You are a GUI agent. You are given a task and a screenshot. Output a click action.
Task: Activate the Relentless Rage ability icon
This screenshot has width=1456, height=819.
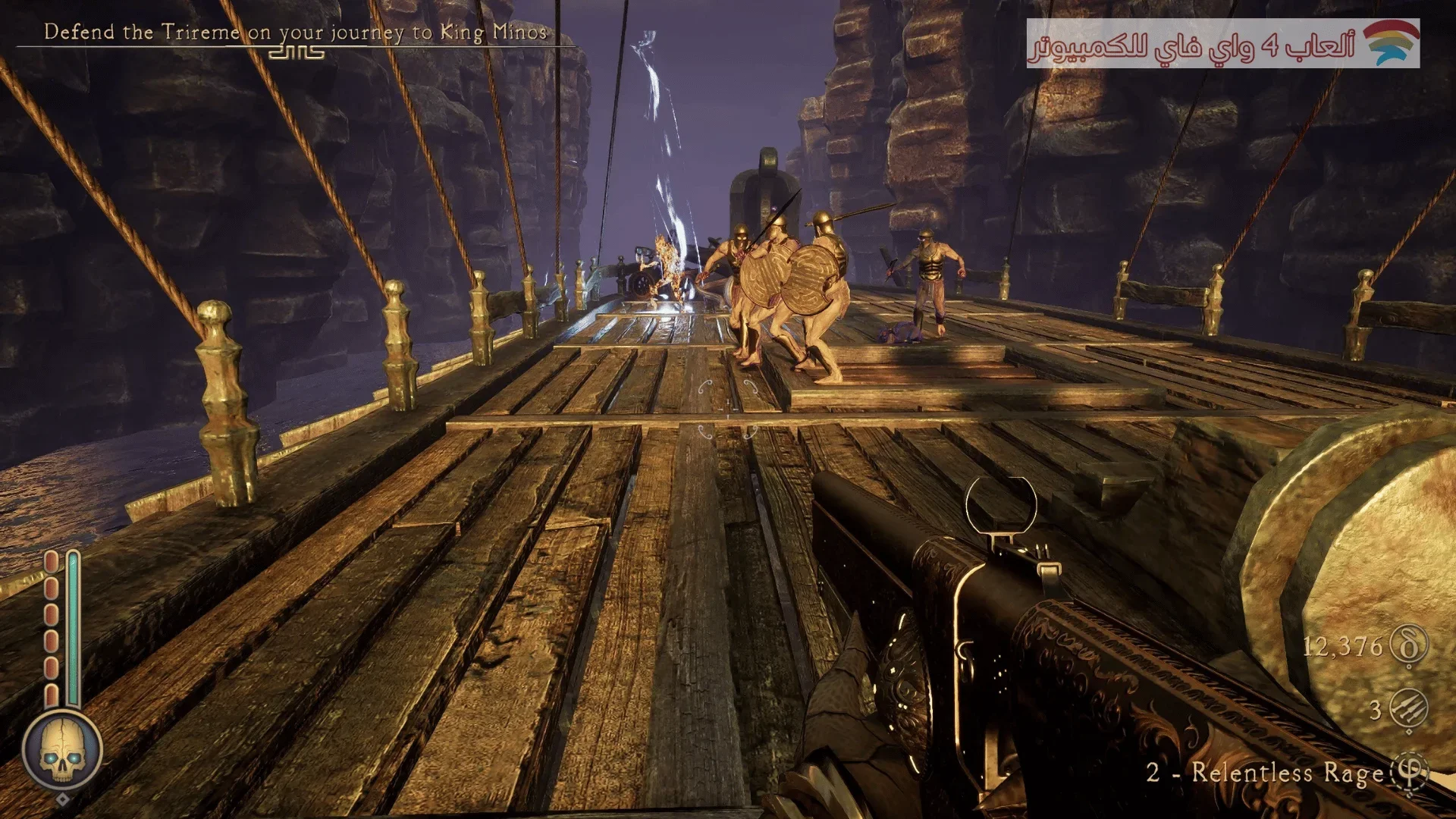click(1409, 773)
